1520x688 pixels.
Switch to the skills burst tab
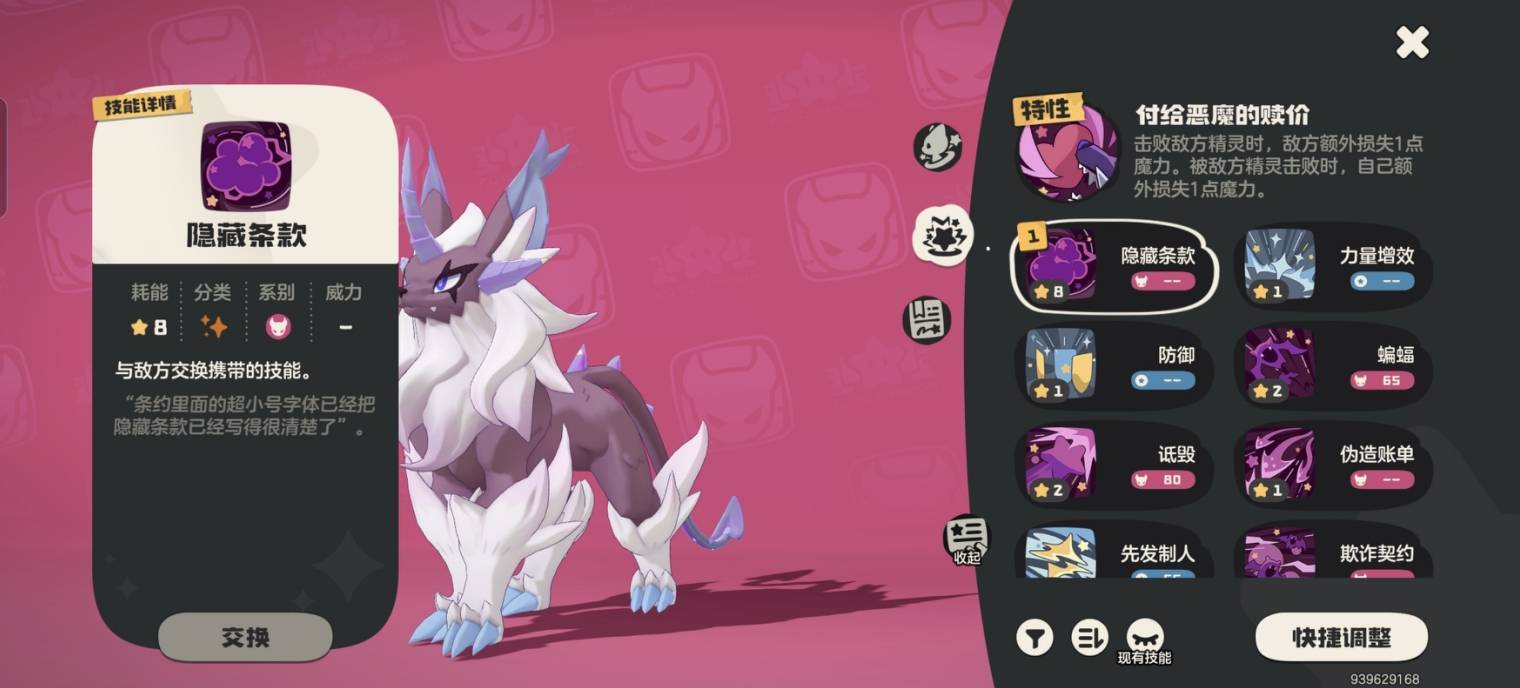943,235
